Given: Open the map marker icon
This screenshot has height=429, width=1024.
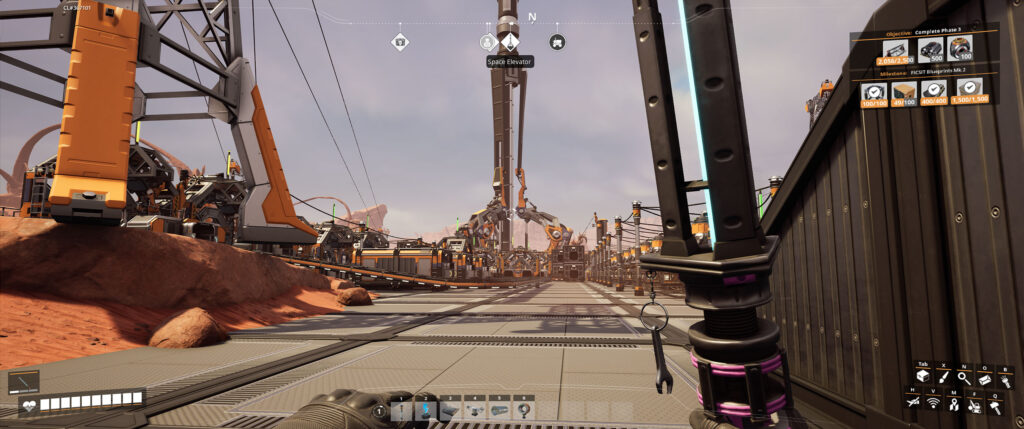Looking at the screenshot, I should (954, 403).
